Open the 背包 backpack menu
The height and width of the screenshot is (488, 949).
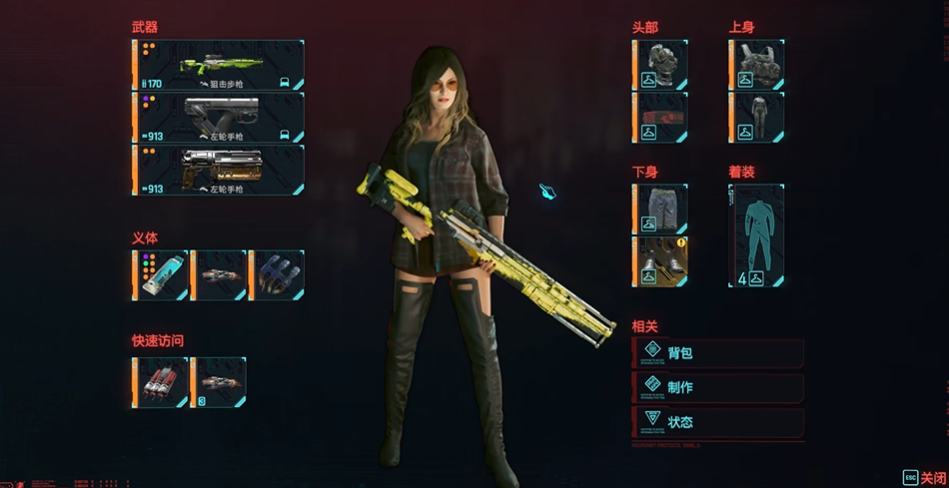[x=717, y=353]
